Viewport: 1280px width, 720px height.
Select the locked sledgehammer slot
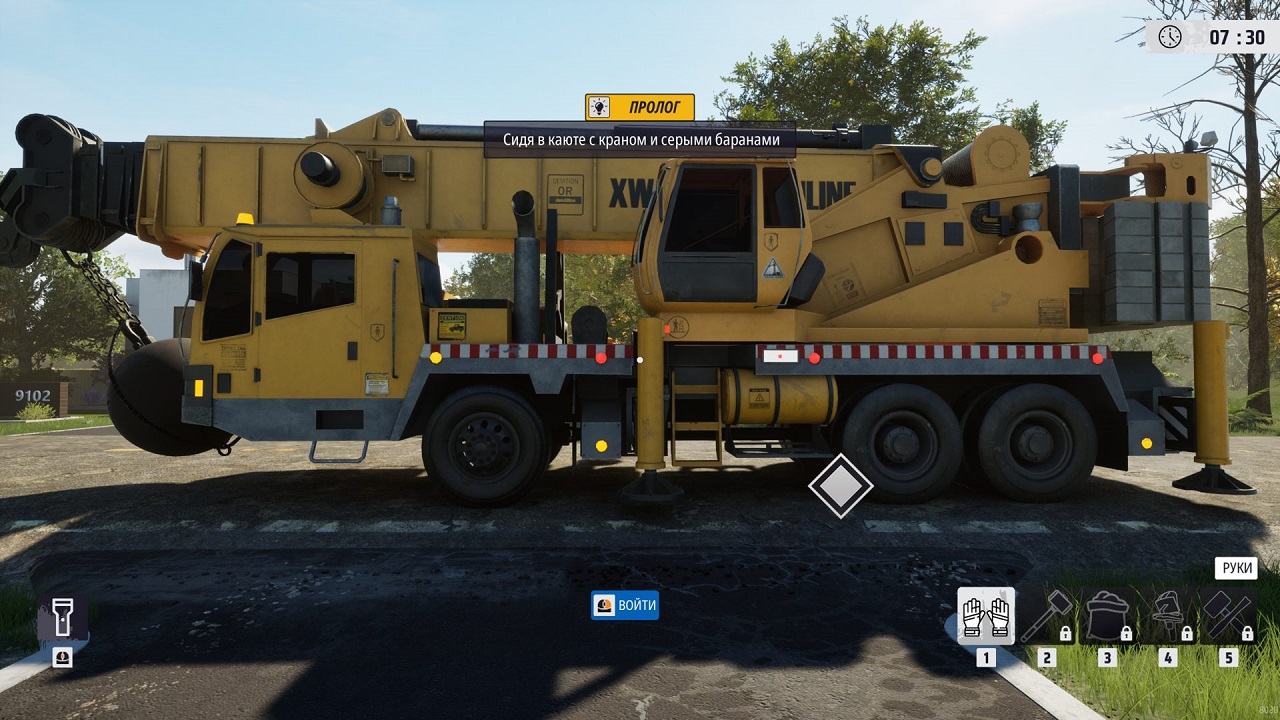1046,615
